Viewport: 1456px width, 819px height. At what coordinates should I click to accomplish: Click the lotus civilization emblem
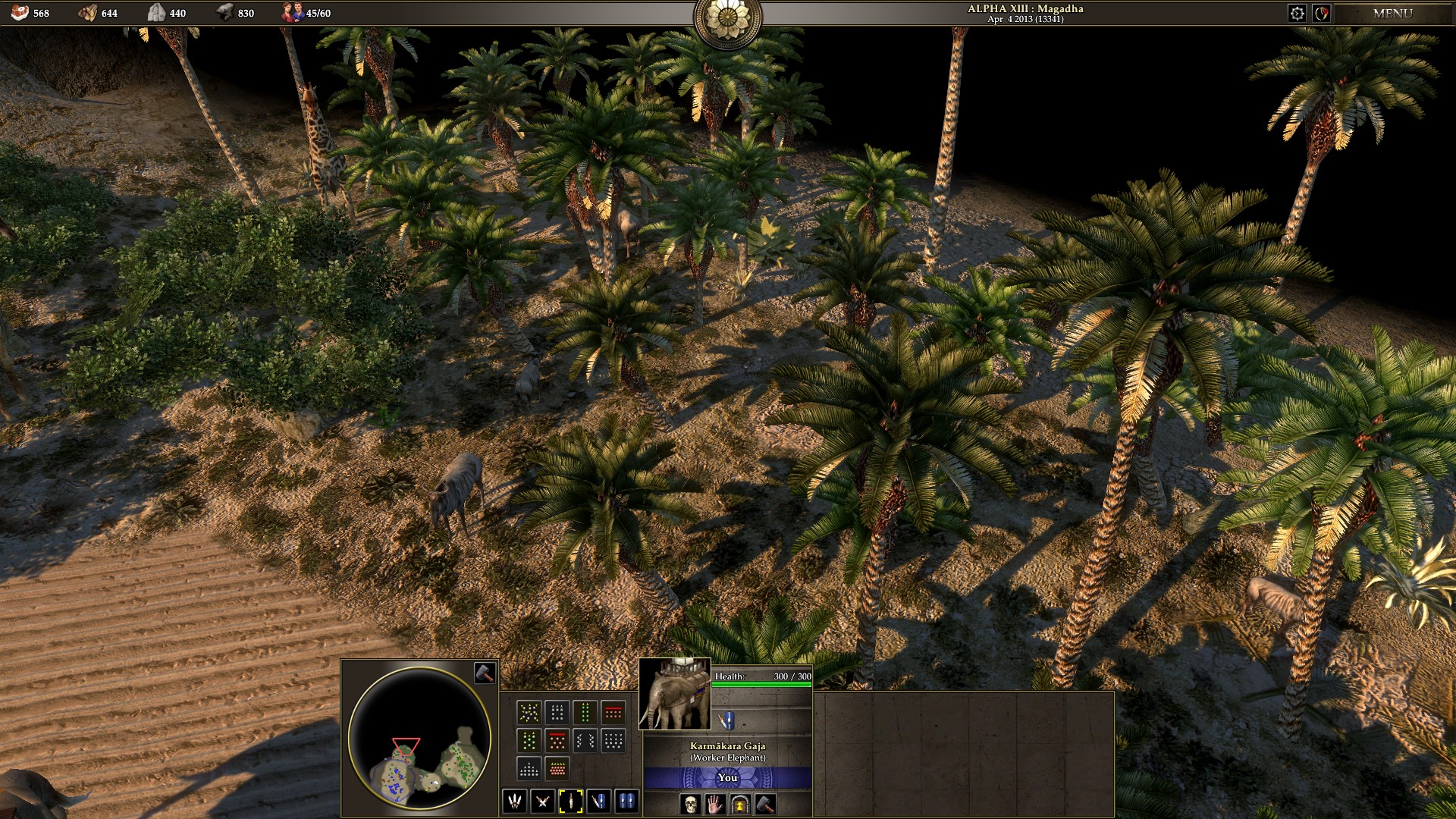click(727, 18)
